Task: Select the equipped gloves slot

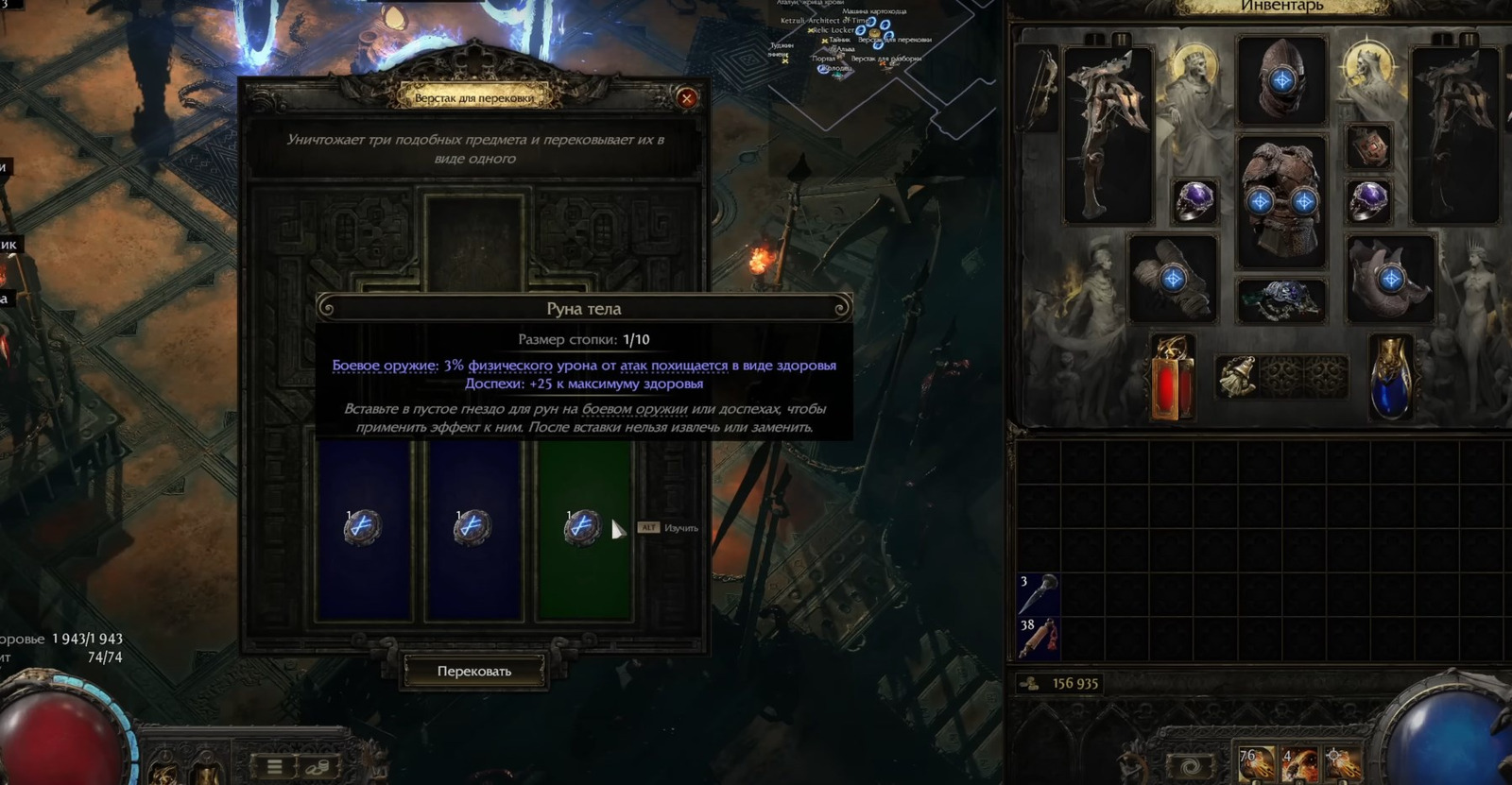Action: tap(1173, 279)
